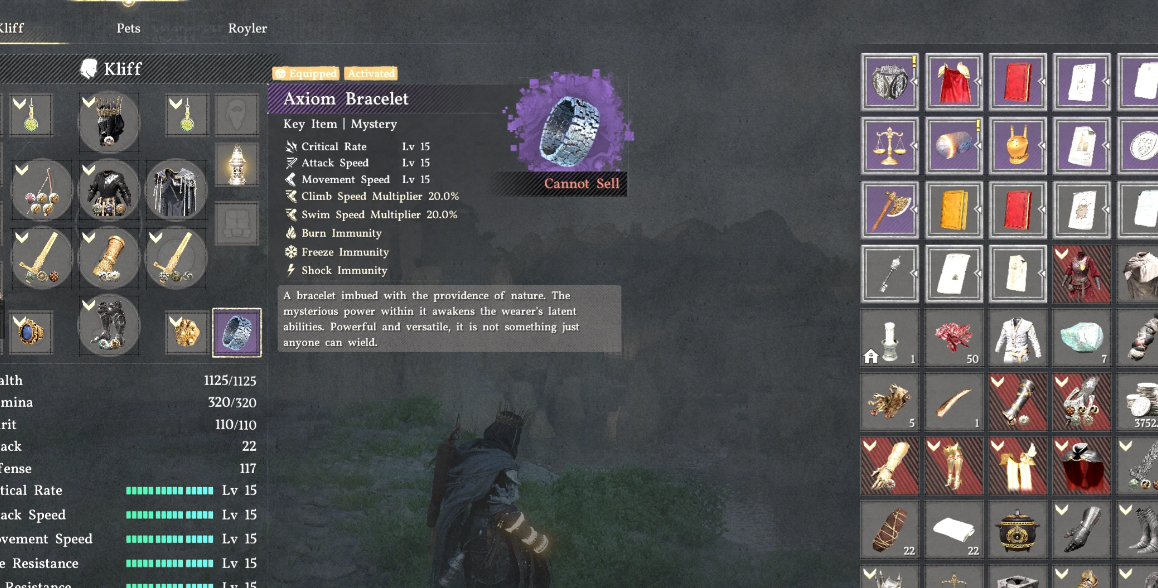Select the glowing lantern equipment slot
The height and width of the screenshot is (588, 1158).
(236, 163)
